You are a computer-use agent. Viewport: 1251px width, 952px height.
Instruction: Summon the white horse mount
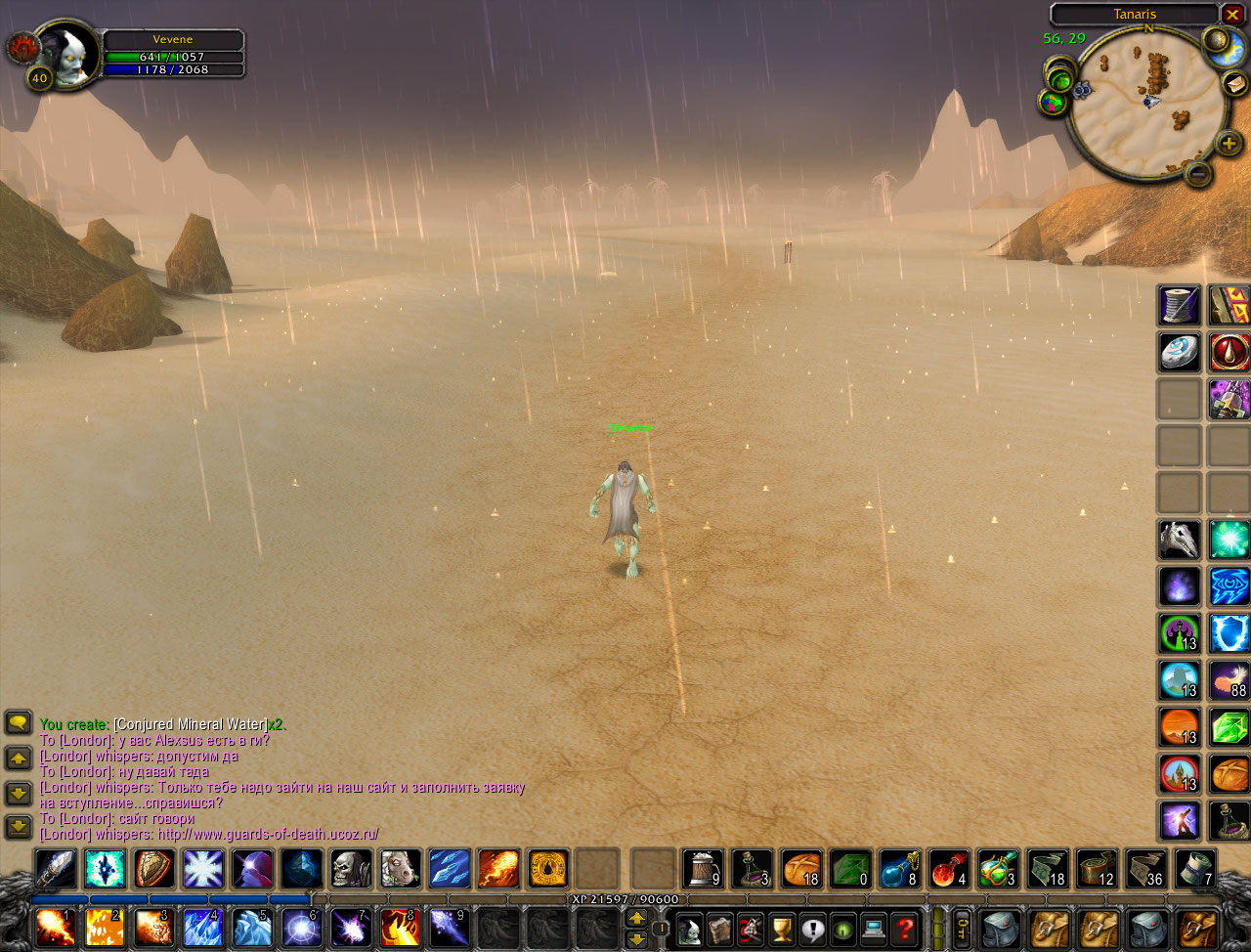(400, 868)
